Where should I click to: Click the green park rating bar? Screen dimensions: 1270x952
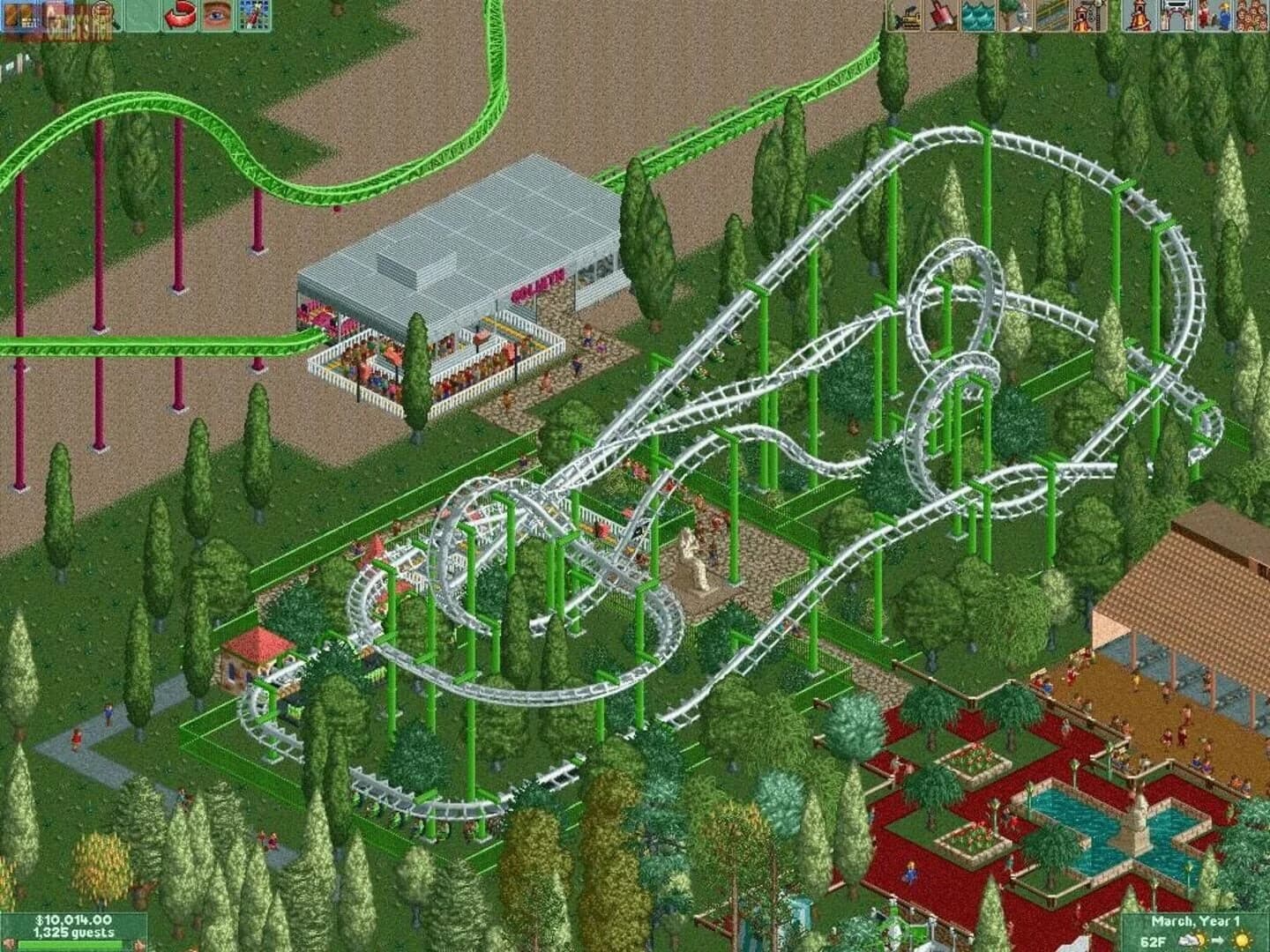point(70,944)
